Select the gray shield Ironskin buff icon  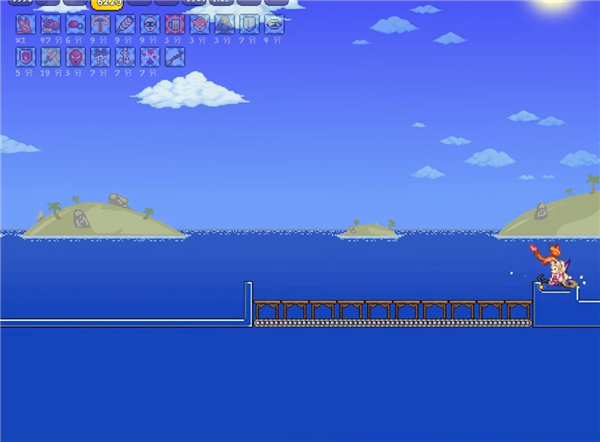(248, 24)
